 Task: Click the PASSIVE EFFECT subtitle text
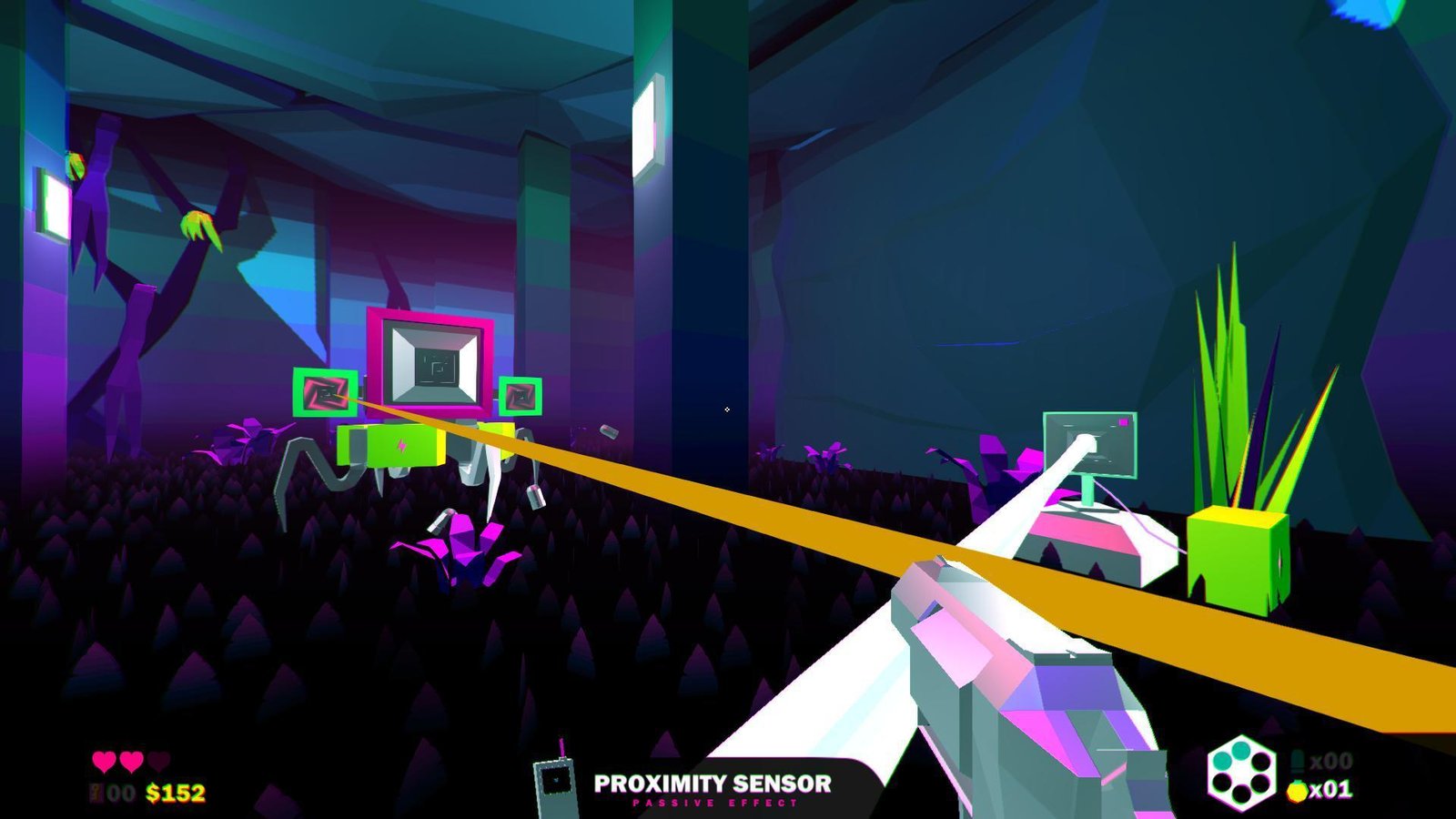pos(714,802)
